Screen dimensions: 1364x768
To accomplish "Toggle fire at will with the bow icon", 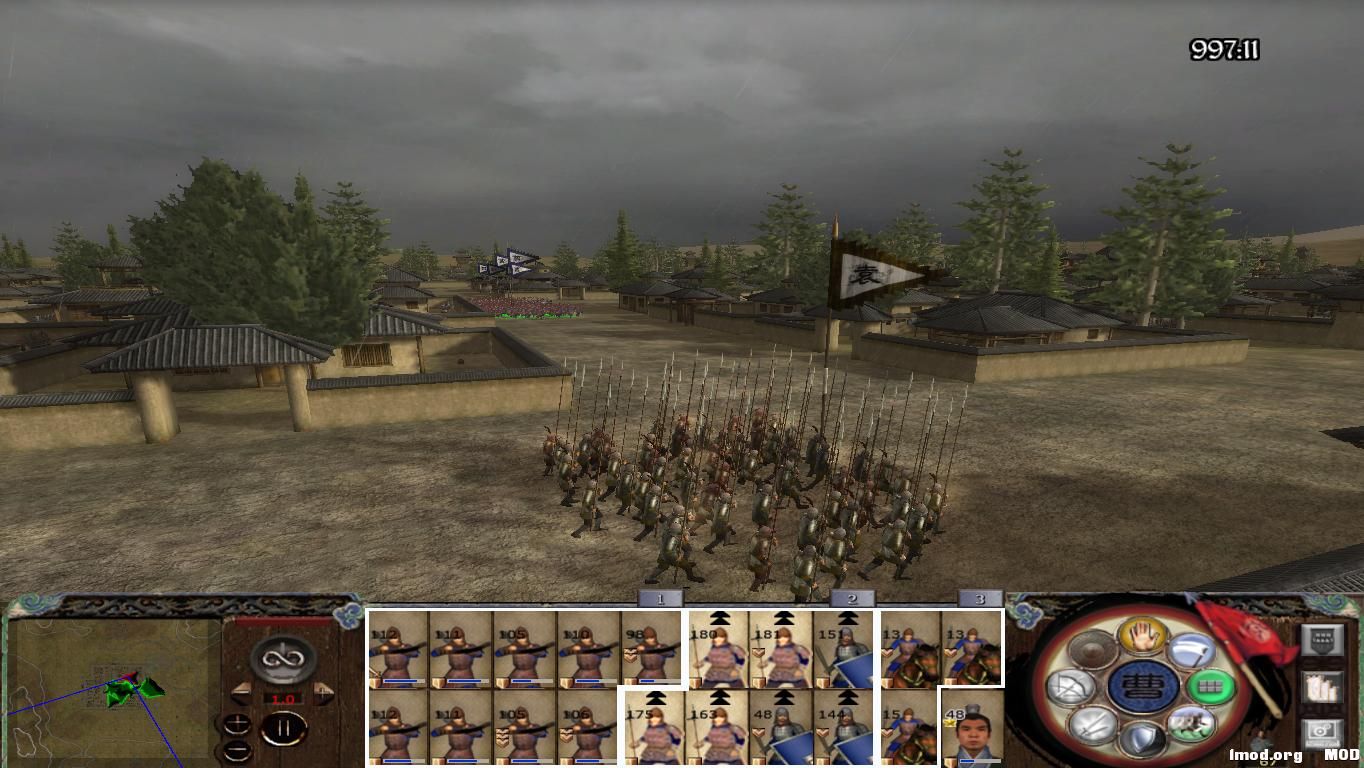I will point(1068,687).
